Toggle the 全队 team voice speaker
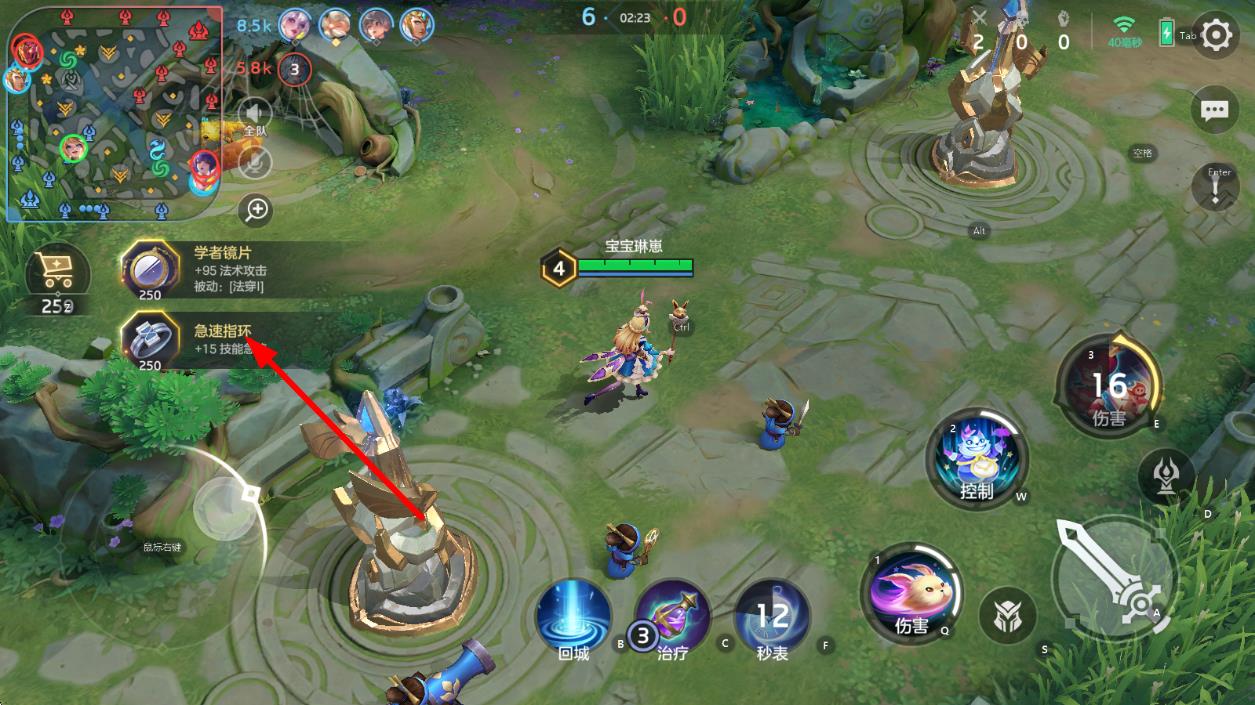The height and width of the screenshot is (705, 1255). [x=256, y=113]
